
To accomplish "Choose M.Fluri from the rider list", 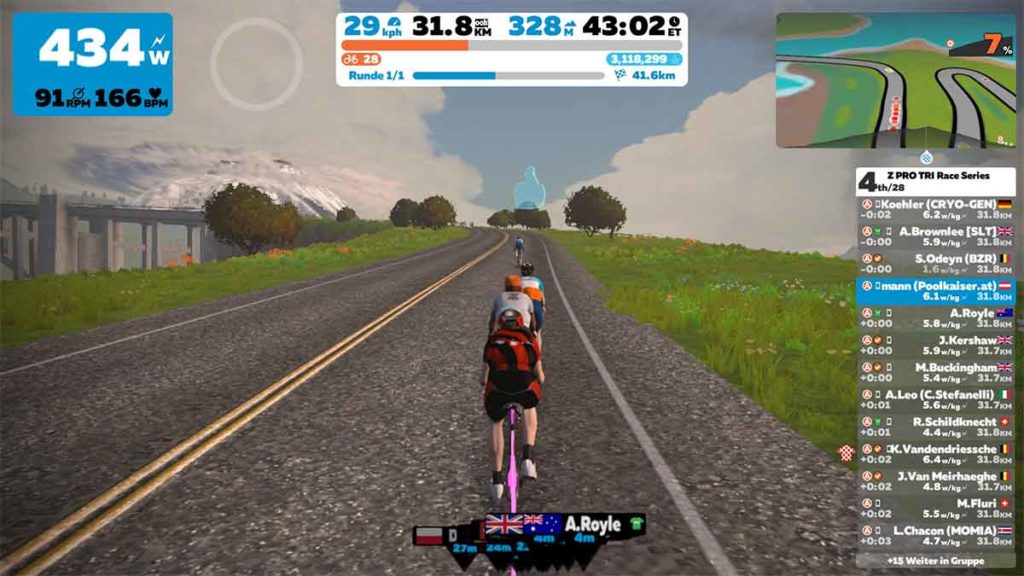I will coord(935,508).
